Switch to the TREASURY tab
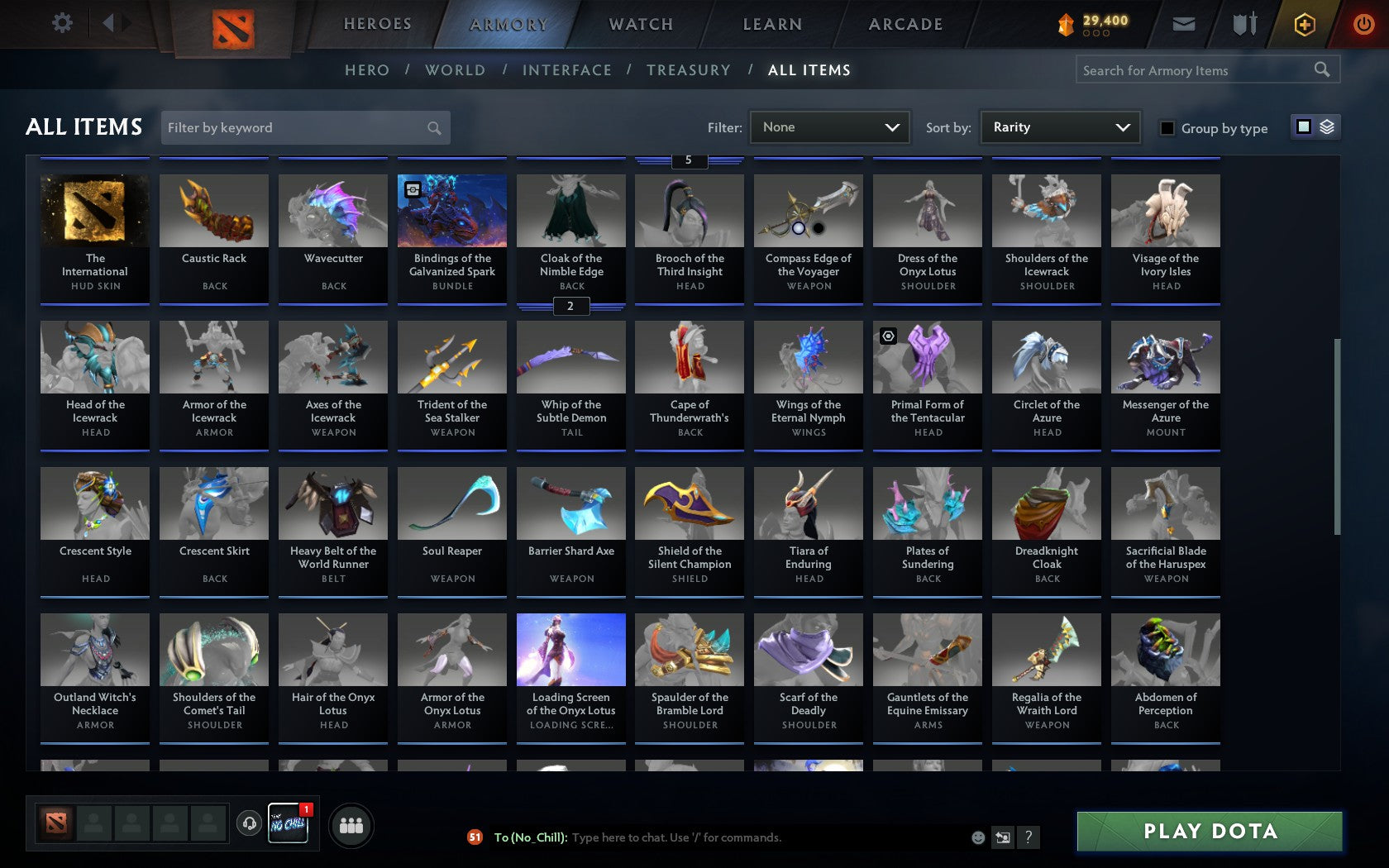Screen dimensions: 1389x868 click(x=689, y=70)
